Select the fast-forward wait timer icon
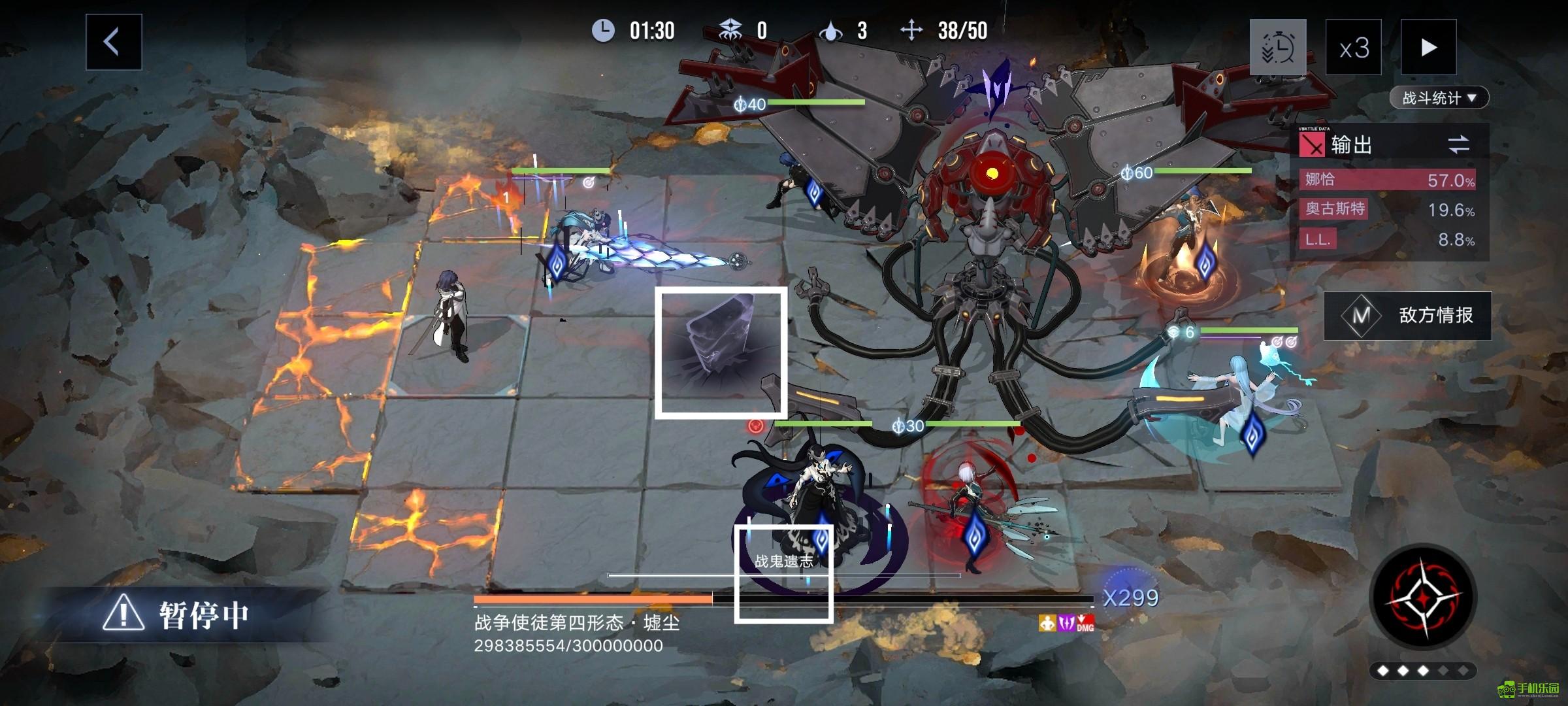Viewport: 1568px width, 706px height. click(x=1279, y=48)
